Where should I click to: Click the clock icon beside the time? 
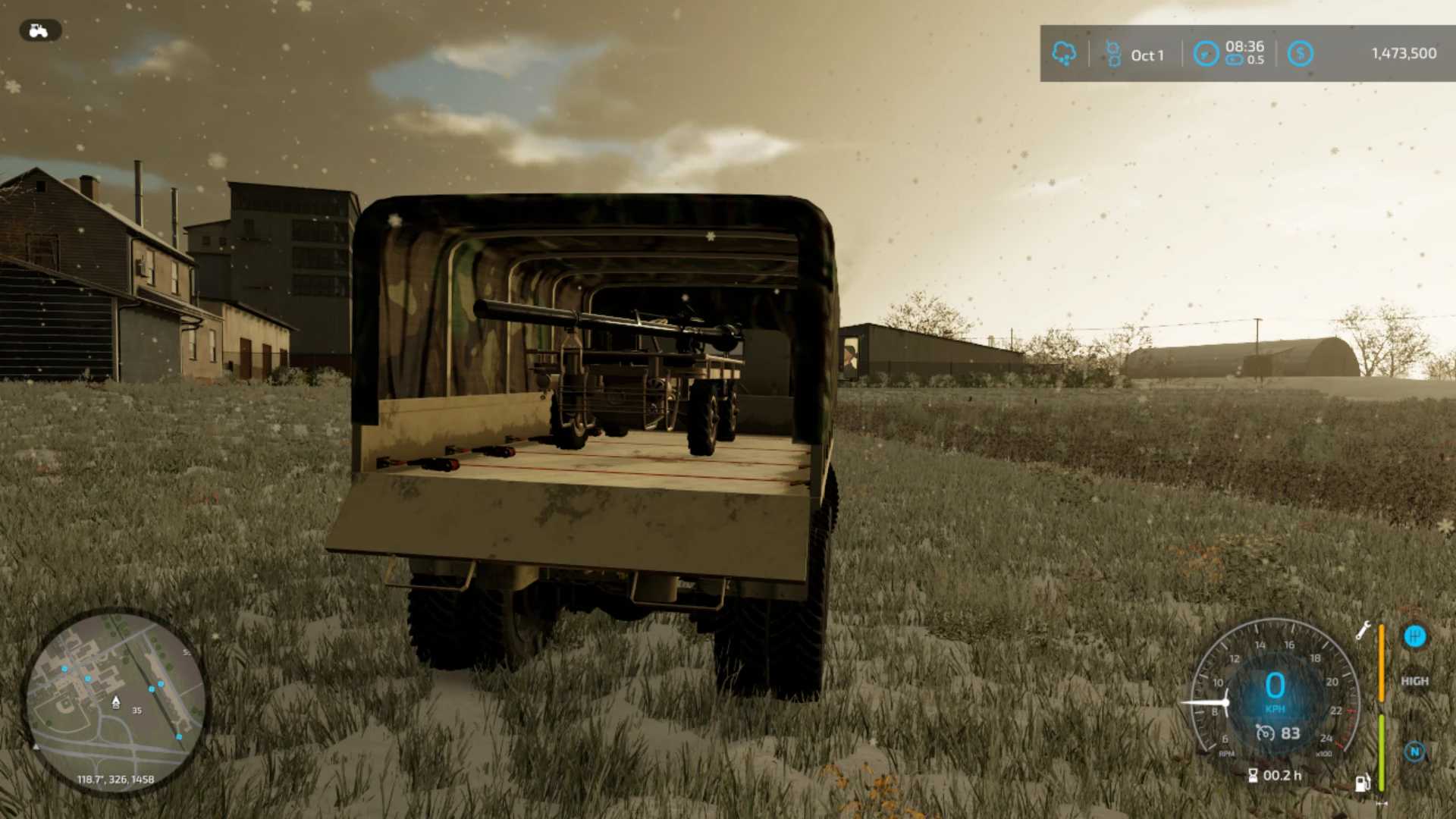[1206, 54]
